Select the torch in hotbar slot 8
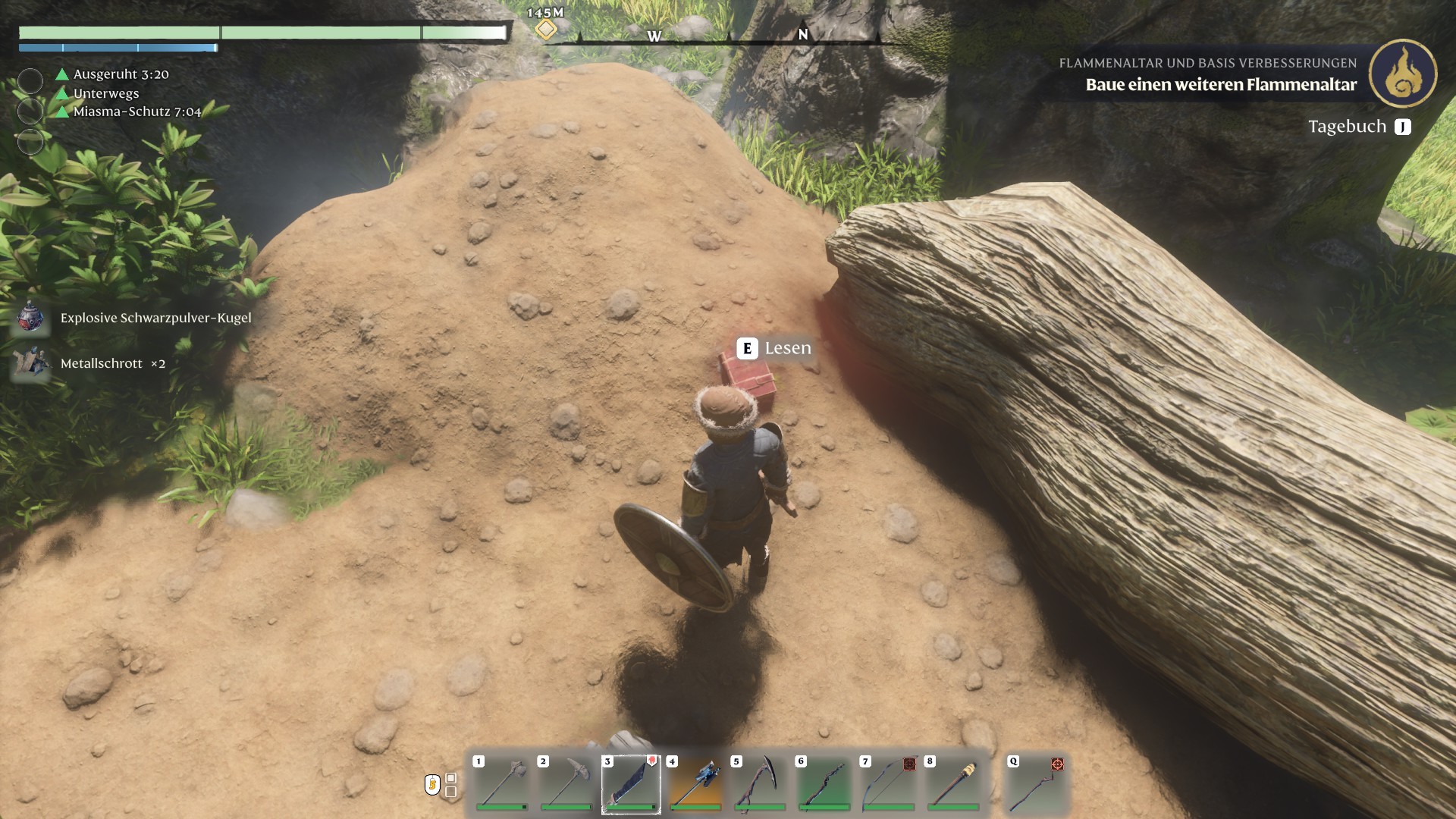The image size is (1456, 819). (953, 784)
